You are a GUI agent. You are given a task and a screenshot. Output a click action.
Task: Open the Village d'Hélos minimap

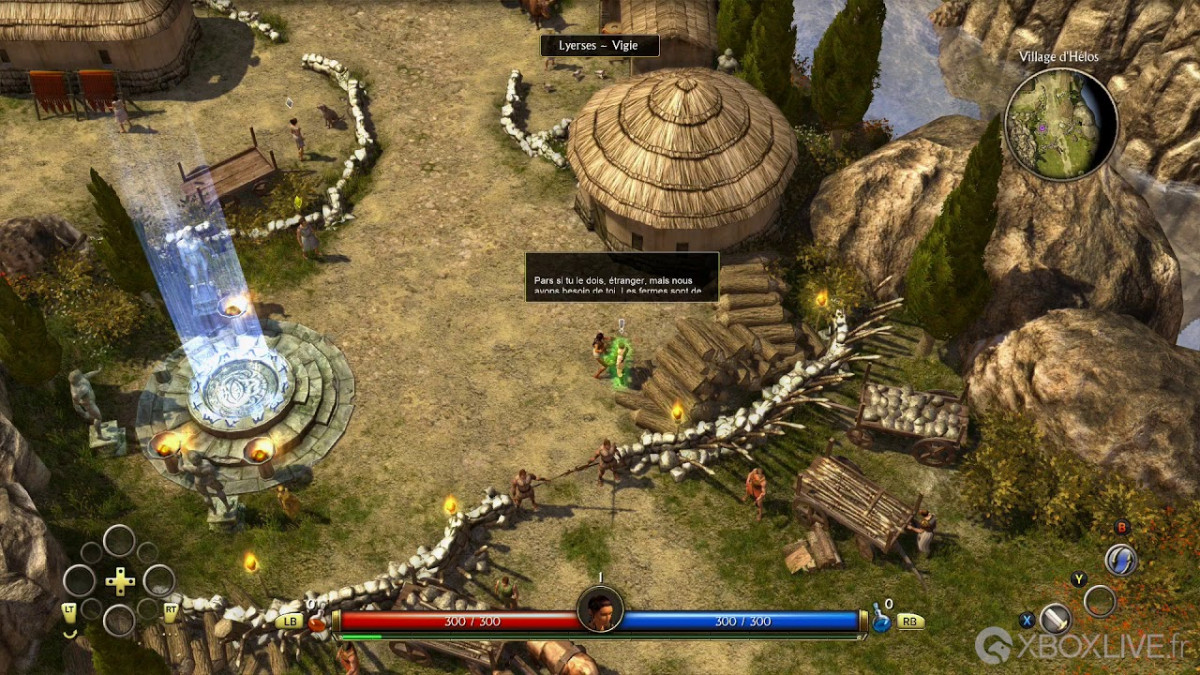(1061, 124)
